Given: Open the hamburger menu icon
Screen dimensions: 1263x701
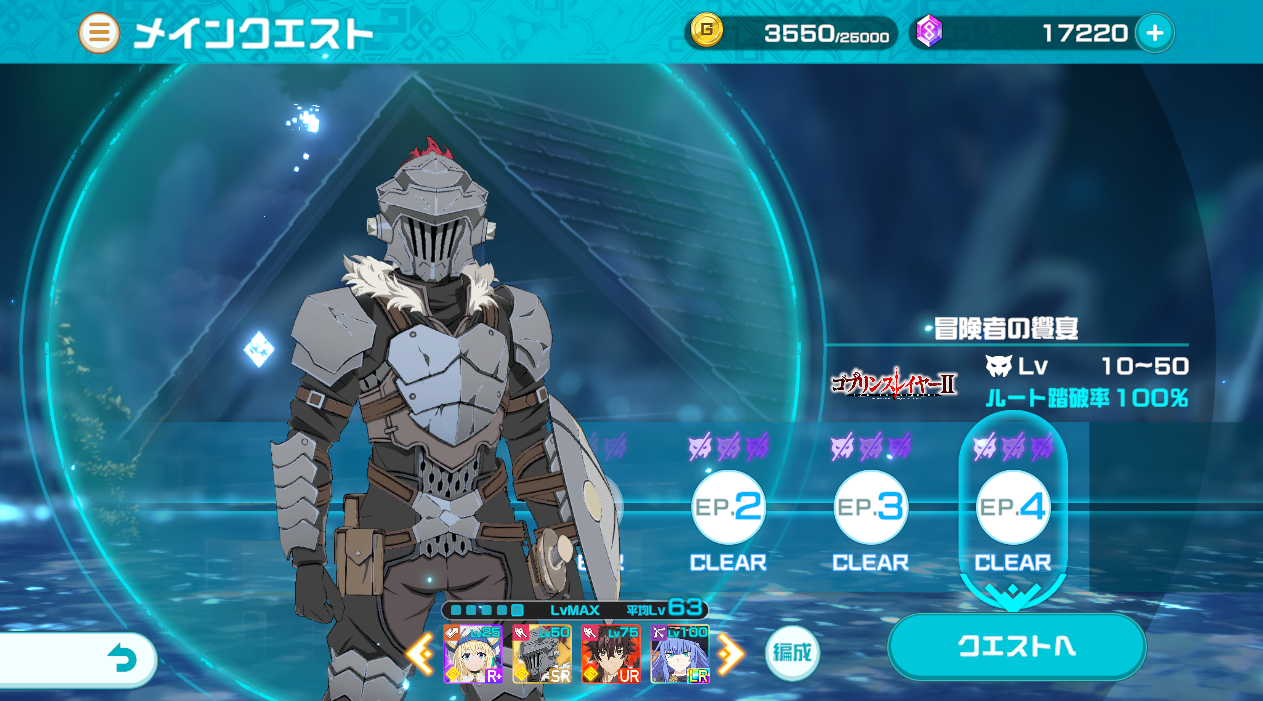Looking at the screenshot, I should 98,33.
